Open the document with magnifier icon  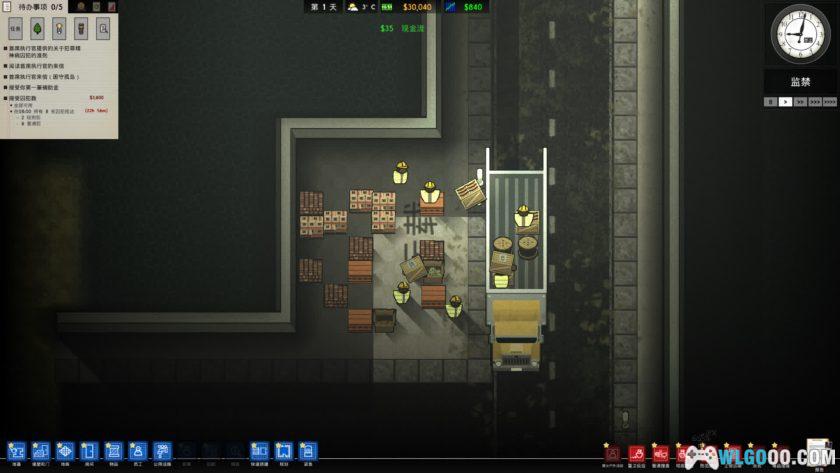tap(103, 29)
